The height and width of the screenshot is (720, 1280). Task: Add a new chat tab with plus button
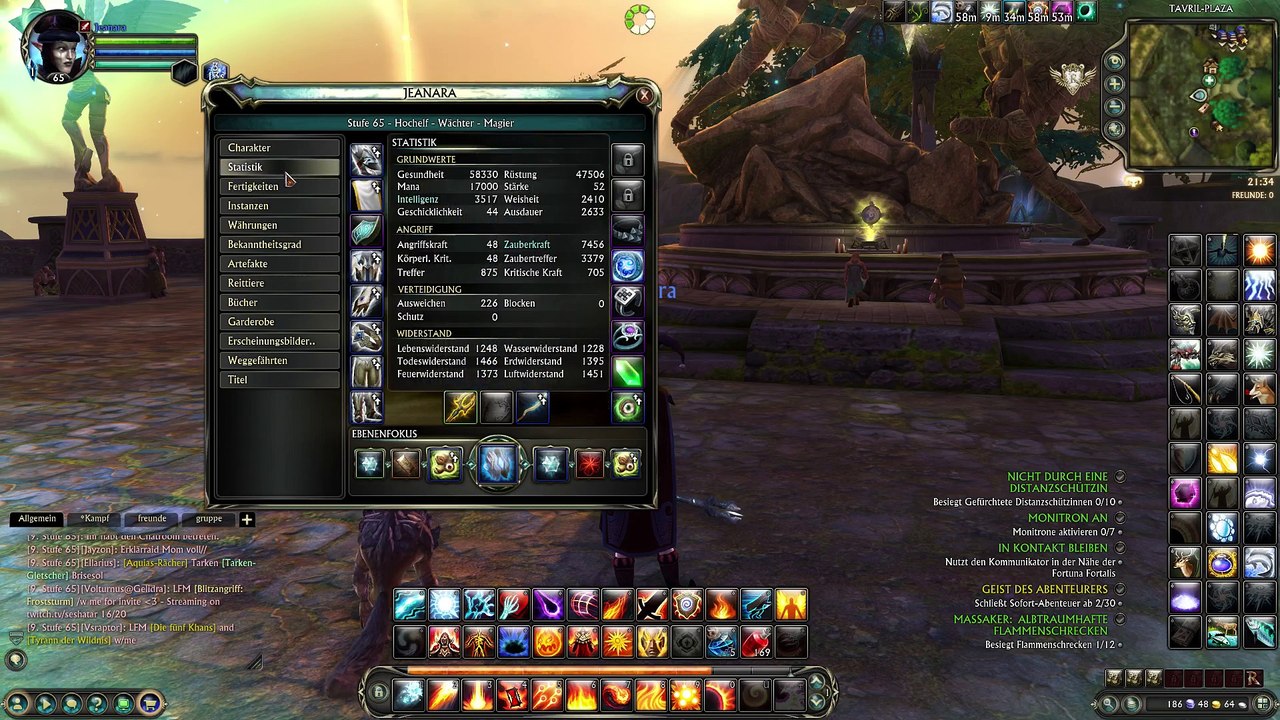point(246,519)
